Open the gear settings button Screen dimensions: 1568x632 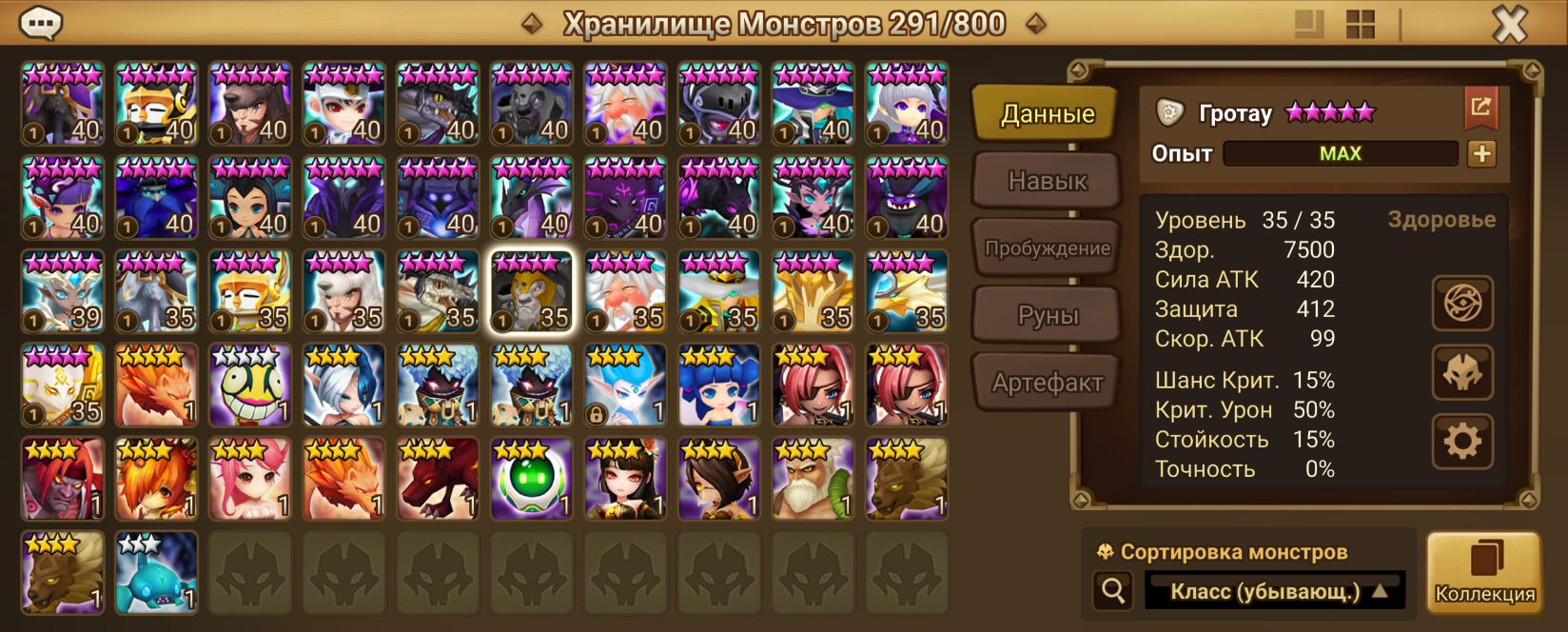(x=1462, y=441)
